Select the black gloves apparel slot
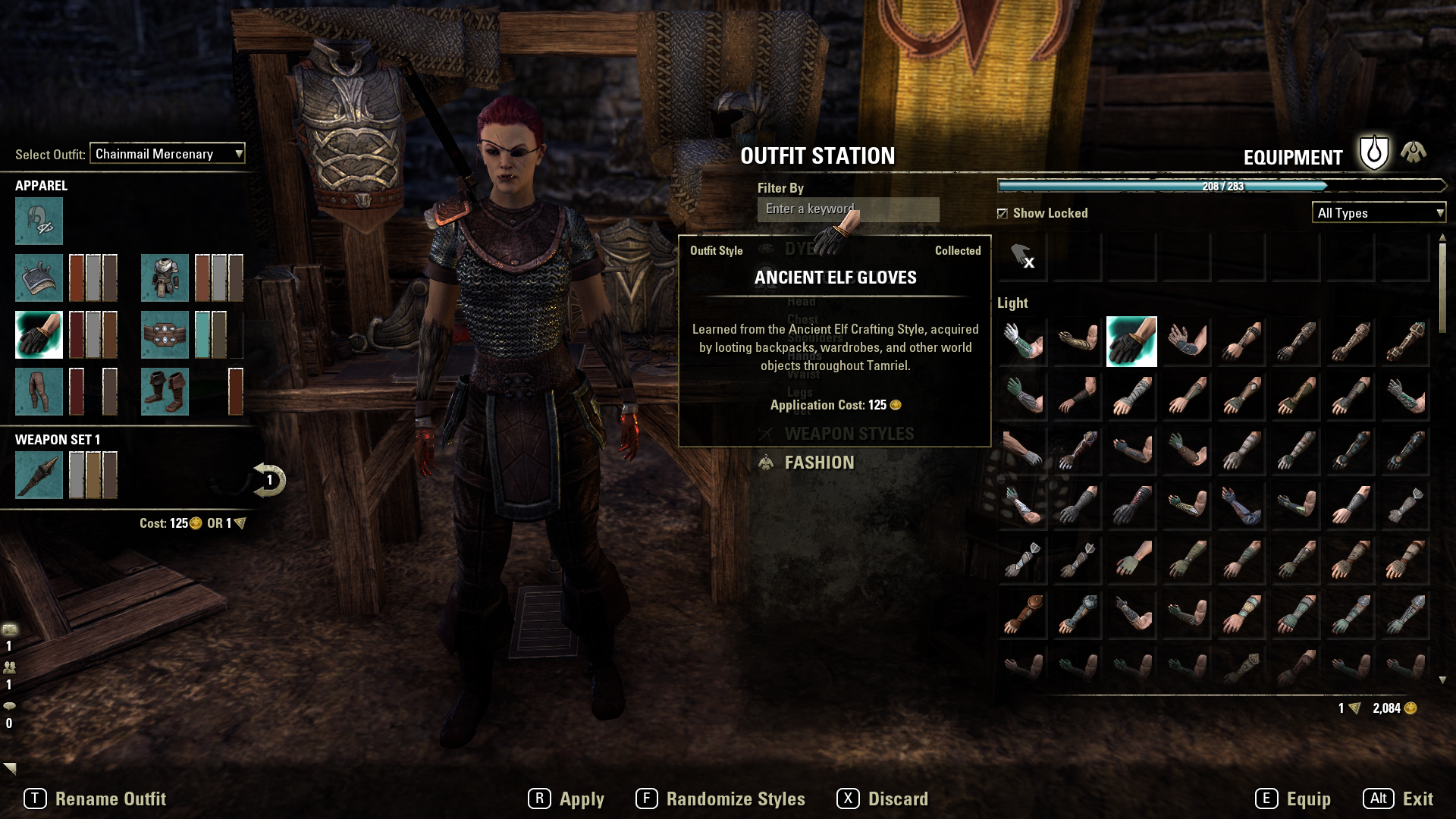Viewport: 1456px width, 819px height. 39,334
